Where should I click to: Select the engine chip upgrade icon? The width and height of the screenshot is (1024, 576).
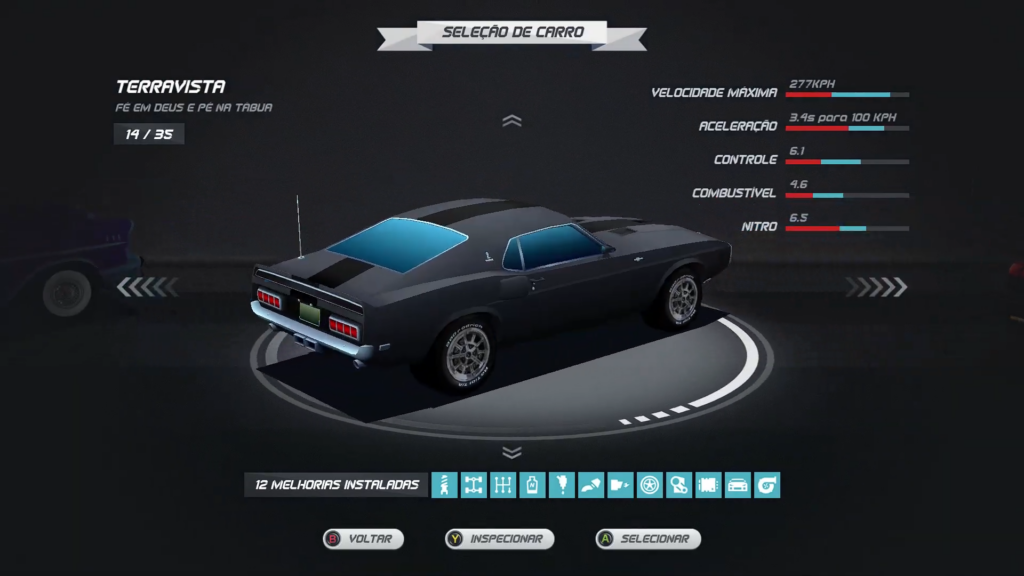[x=708, y=486]
